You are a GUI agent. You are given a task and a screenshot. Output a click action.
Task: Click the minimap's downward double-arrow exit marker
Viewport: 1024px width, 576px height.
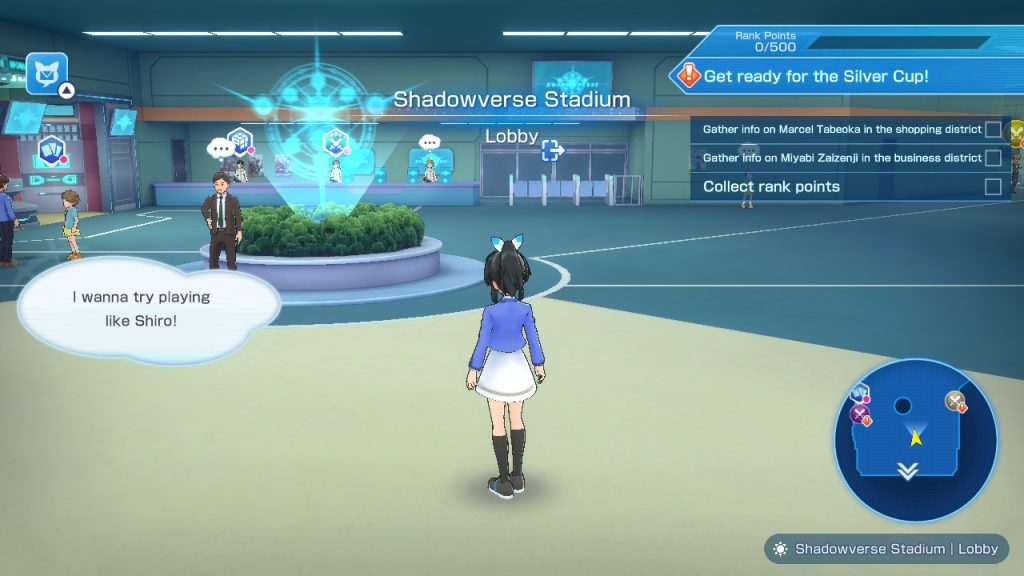click(x=907, y=471)
